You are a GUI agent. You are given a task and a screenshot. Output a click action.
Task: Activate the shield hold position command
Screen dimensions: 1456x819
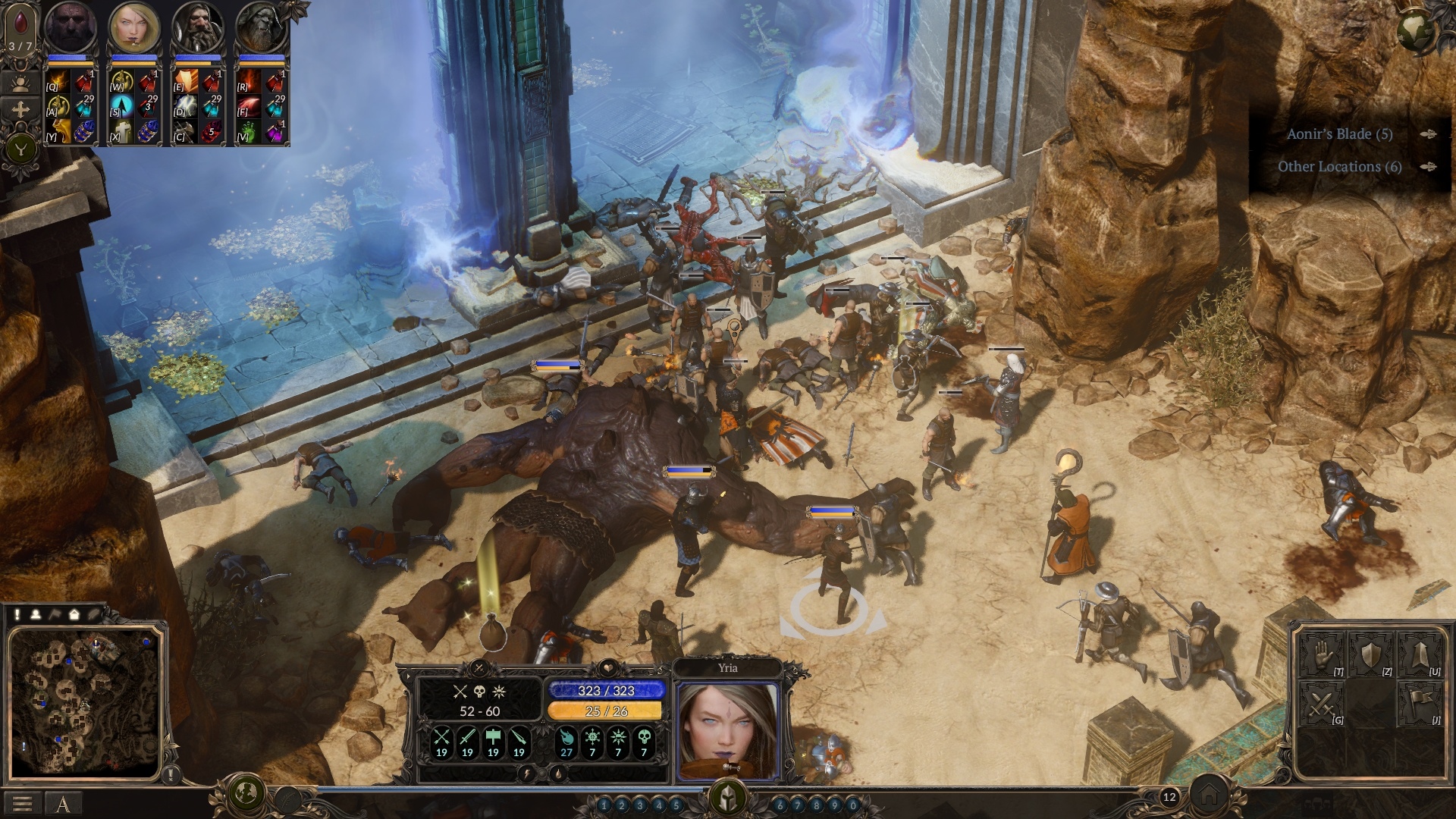(1371, 655)
